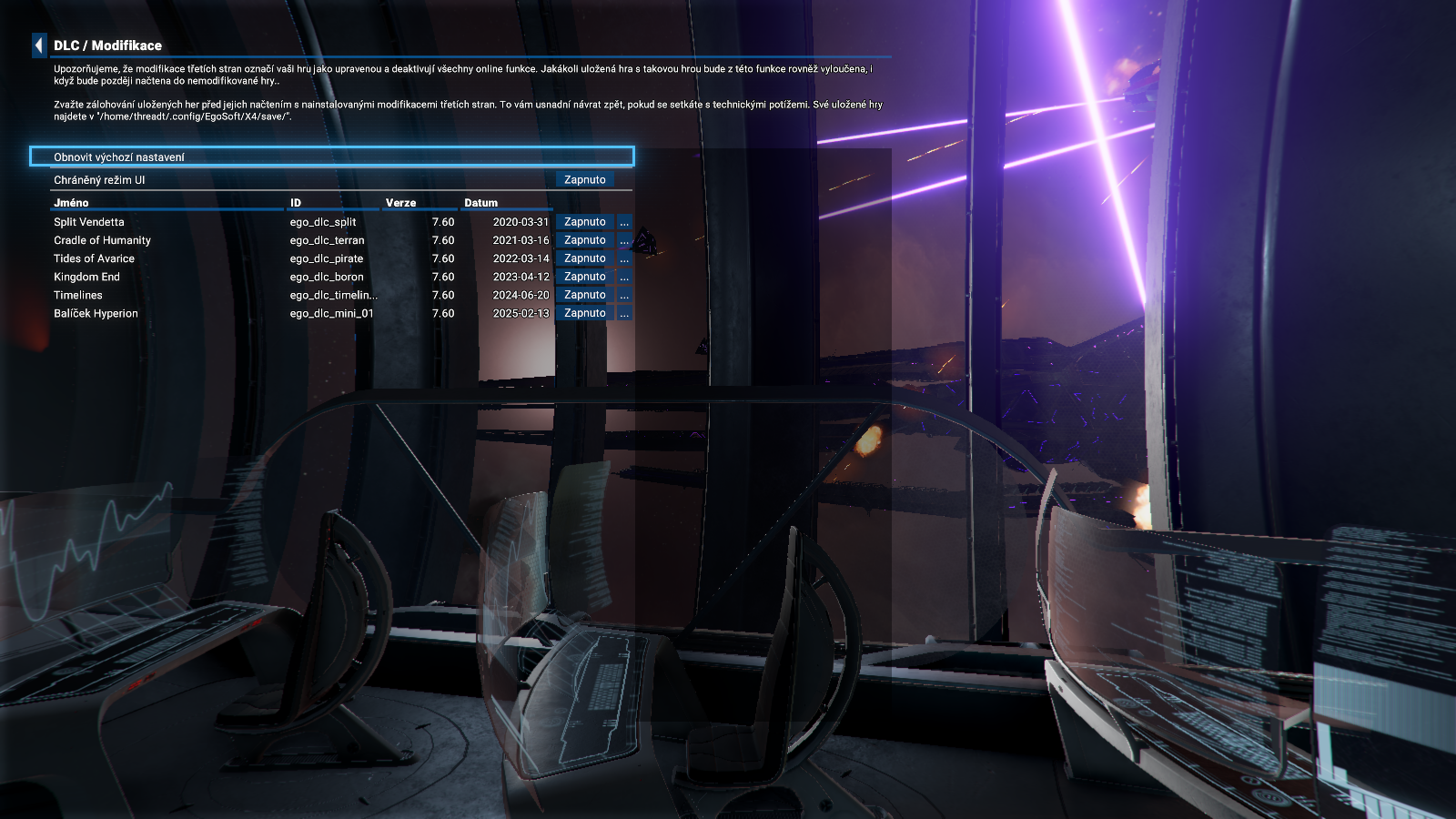Open details button for Cradle of Humanity
Image resolution: width=1456 pixels, height=819 pixels.
(624, 240)
